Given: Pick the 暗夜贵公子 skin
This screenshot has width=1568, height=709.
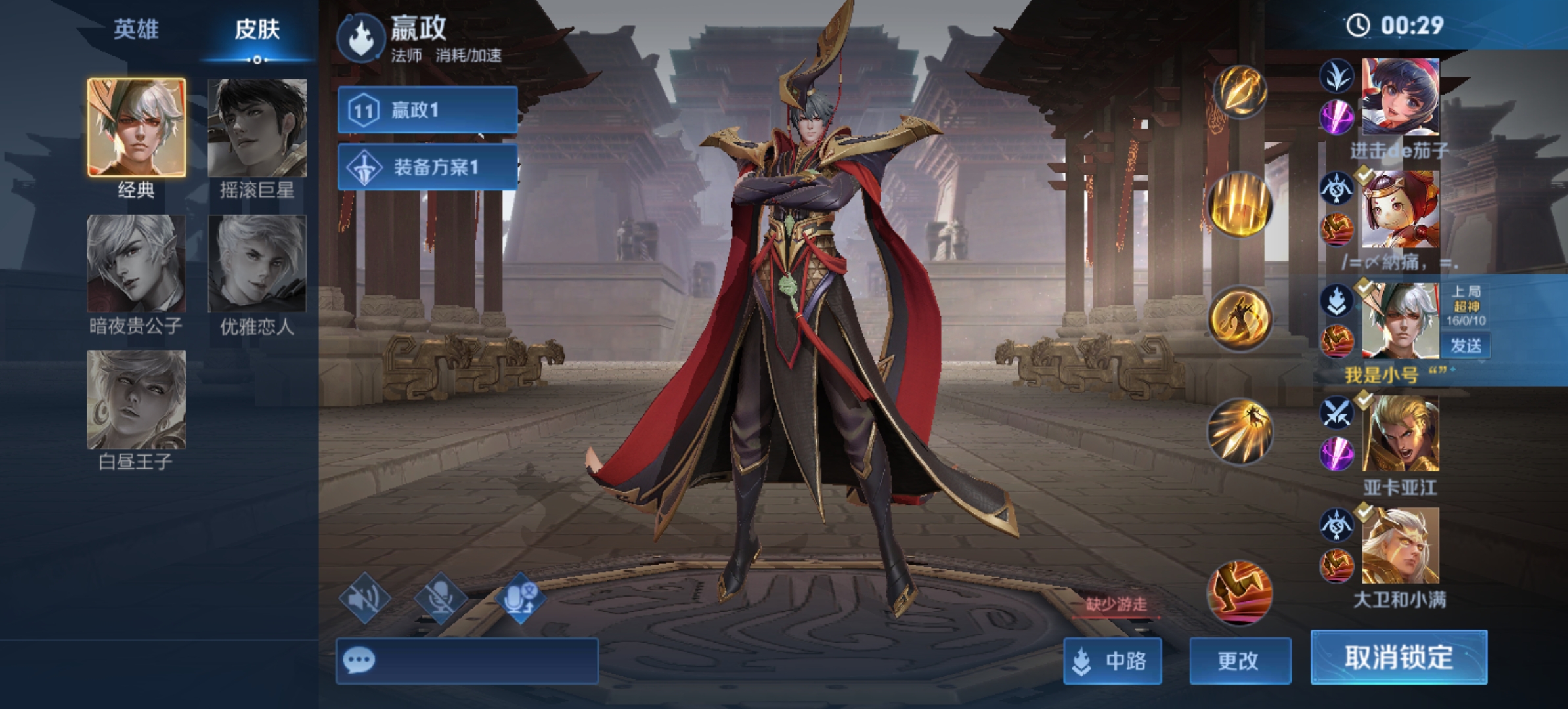Looking at the screenshot, I should click(137, 263).
